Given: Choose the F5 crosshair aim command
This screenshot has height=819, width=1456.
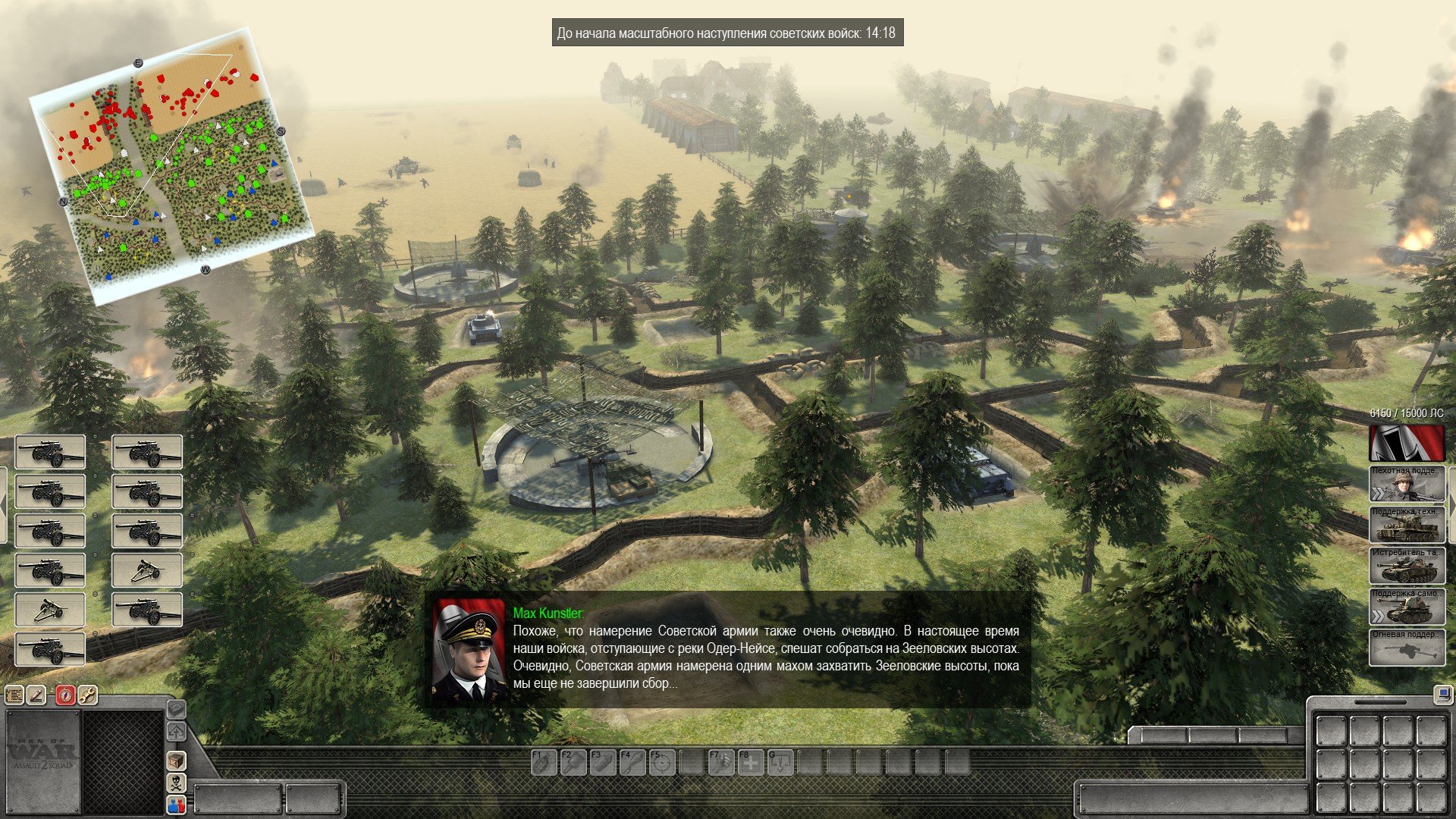Looking at the screenshot, I should click(661, 762).
